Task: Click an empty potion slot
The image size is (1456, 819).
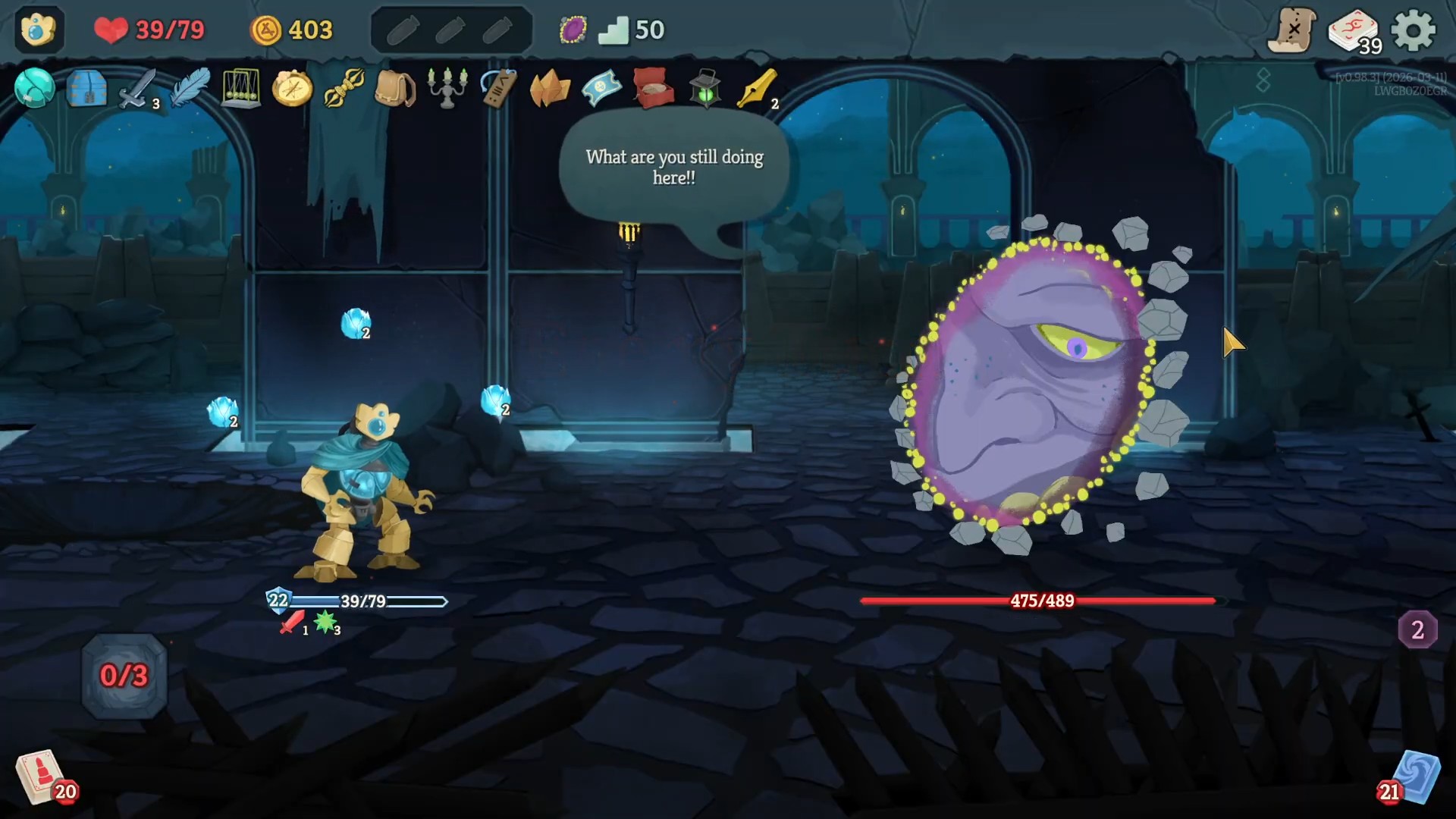Action: click(403, 30)
